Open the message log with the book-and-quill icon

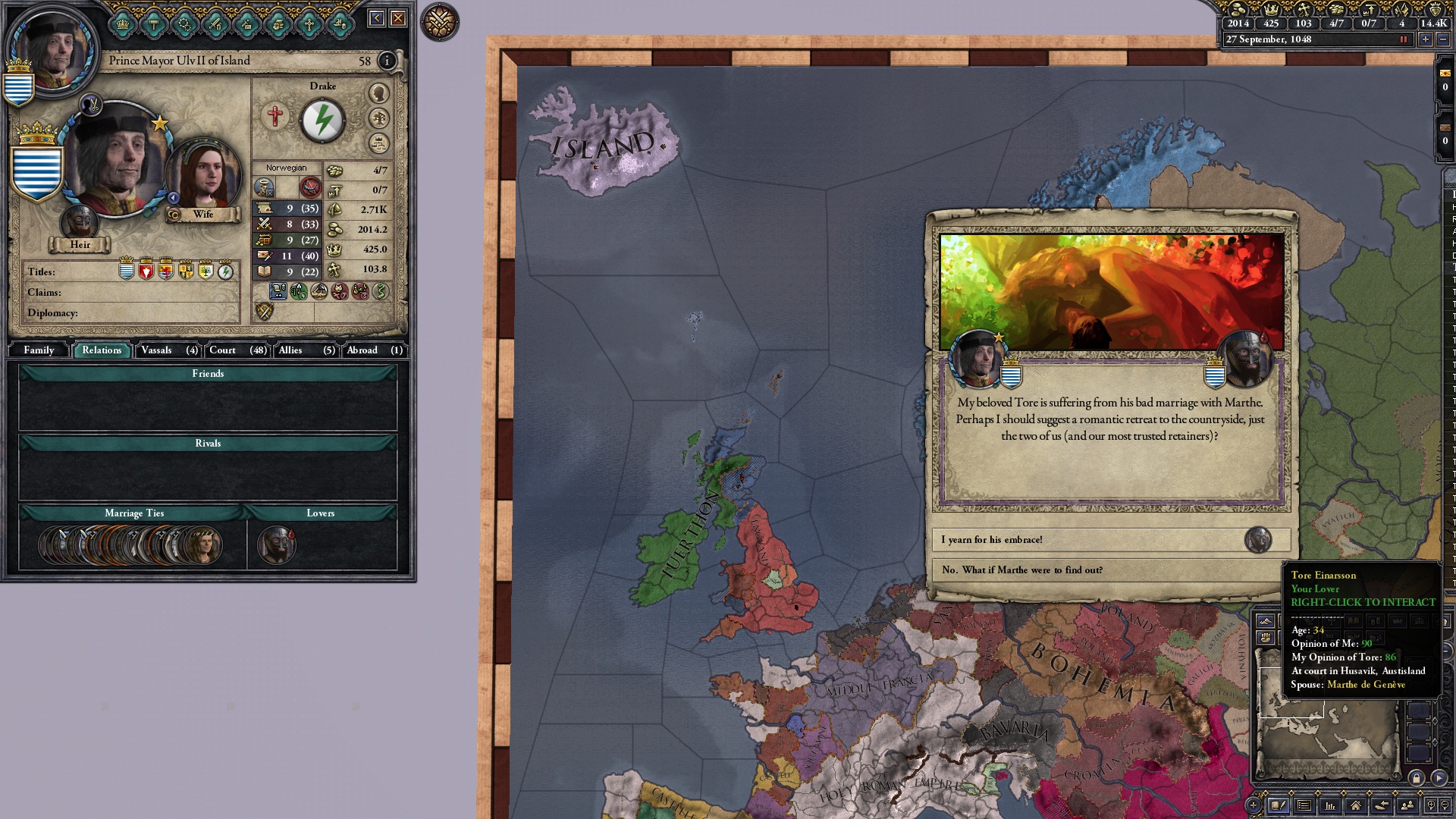(x=1279, y=805)
